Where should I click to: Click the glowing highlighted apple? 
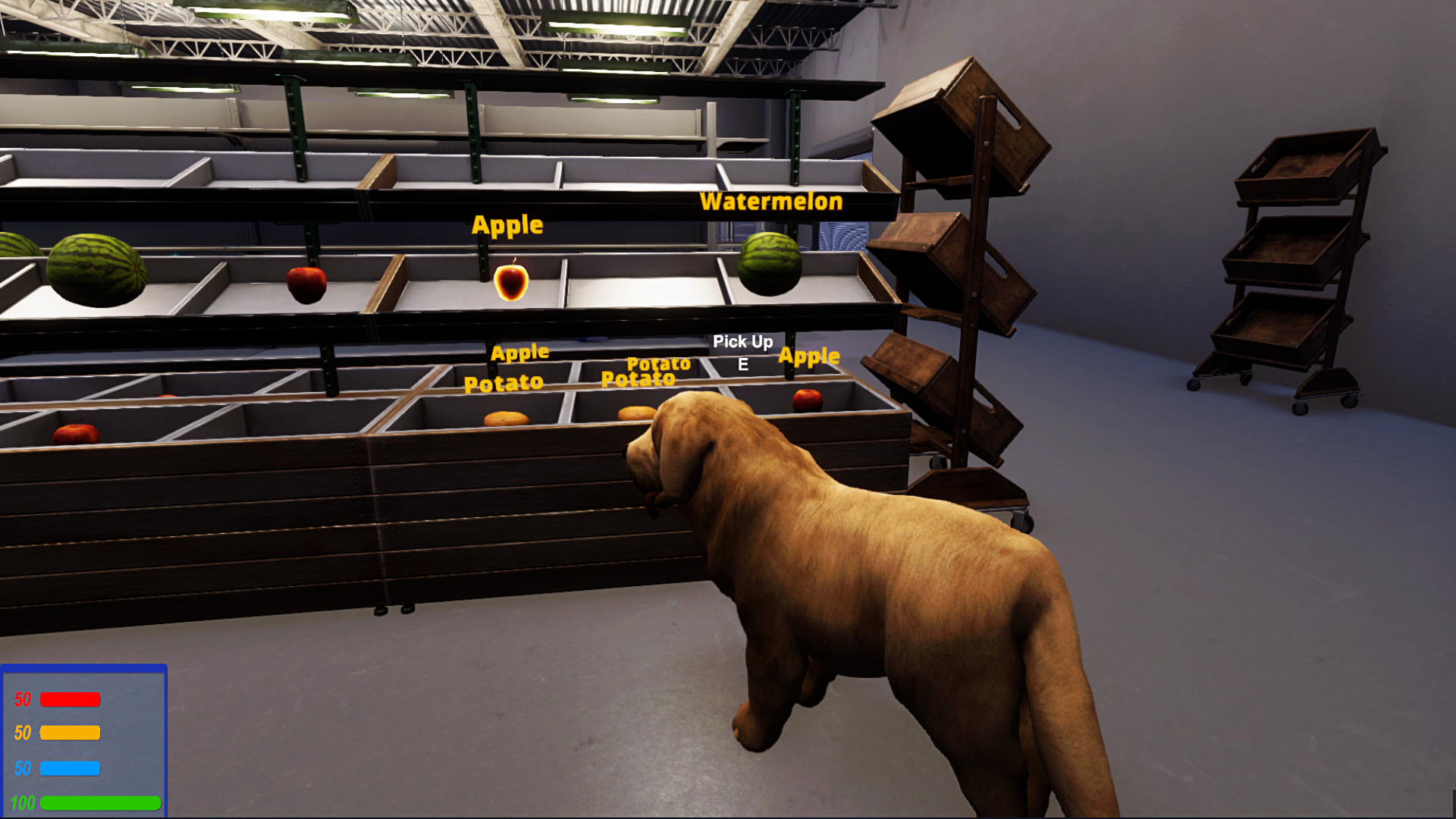point(511,282)
